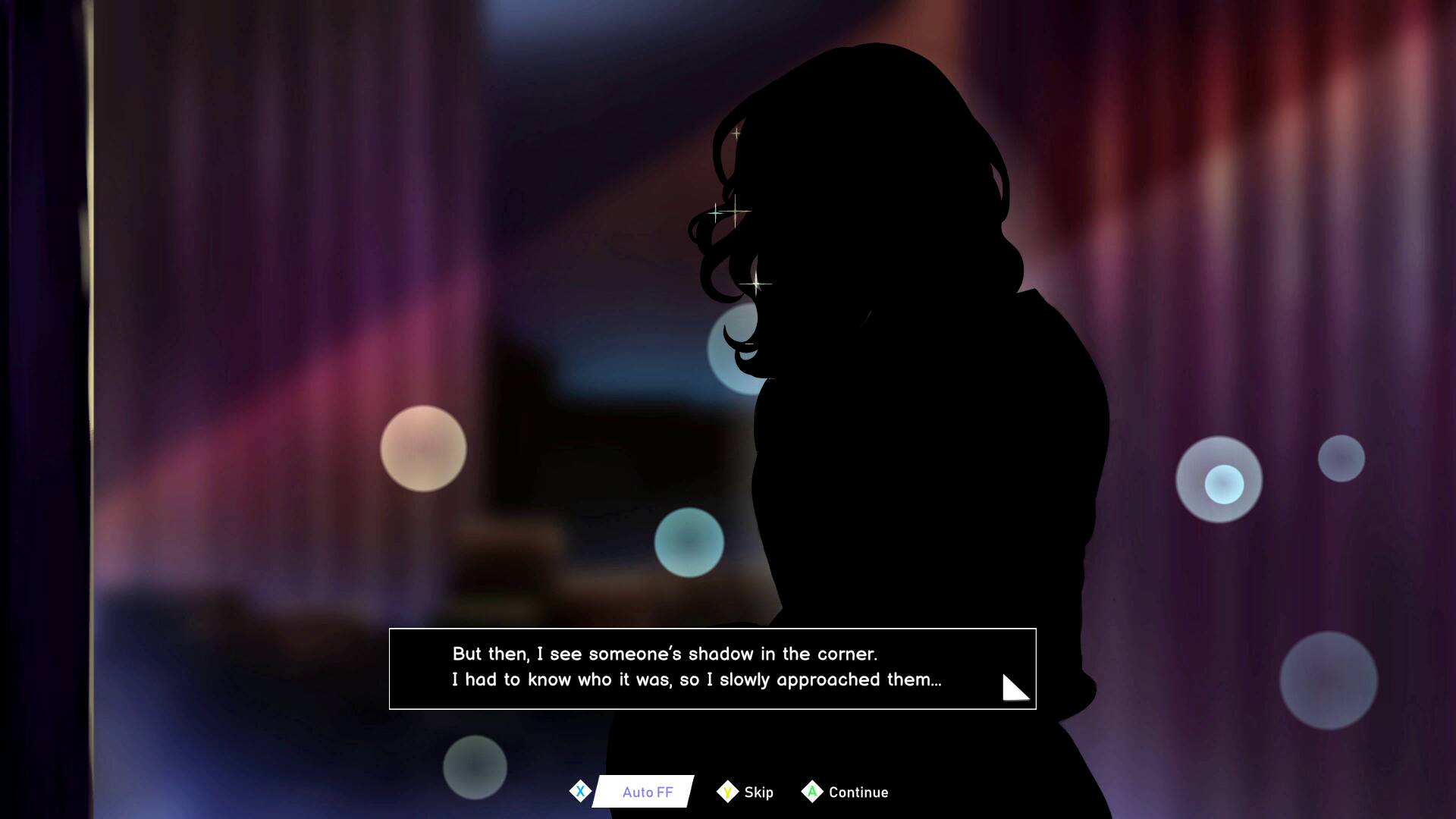Image resolution: width=1456 pixels, height=819 pixels.
Task: Click the yellow Y controller button icon
Action: click(x=727, y=791)
